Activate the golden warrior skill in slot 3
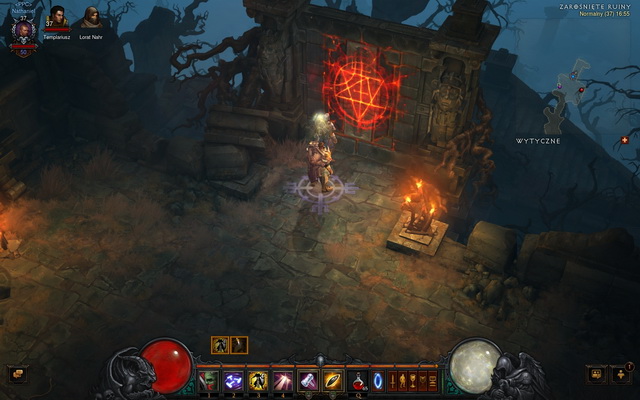640x400 pixels. (258, 380)
